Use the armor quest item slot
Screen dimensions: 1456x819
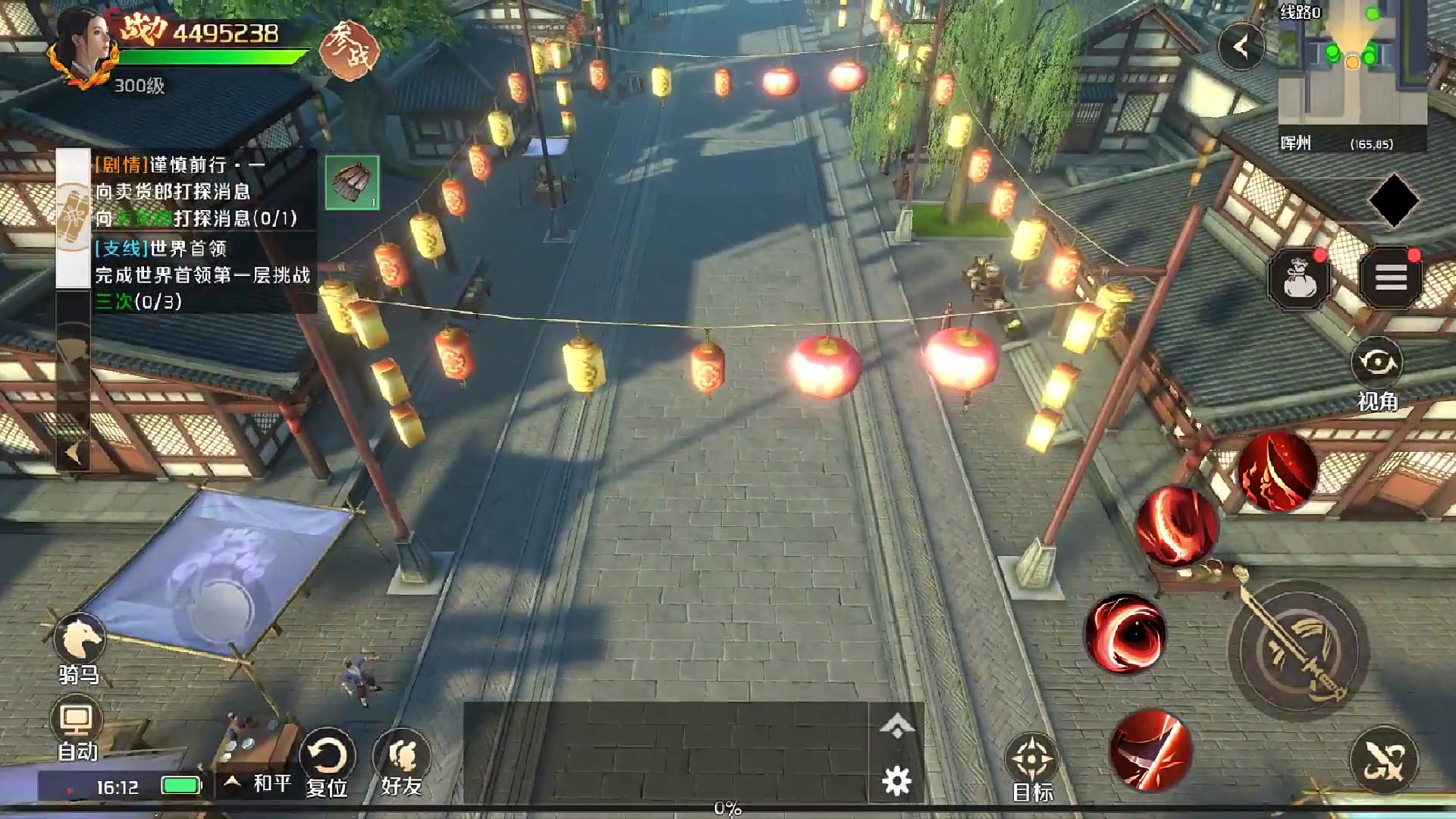click(352, 182)
